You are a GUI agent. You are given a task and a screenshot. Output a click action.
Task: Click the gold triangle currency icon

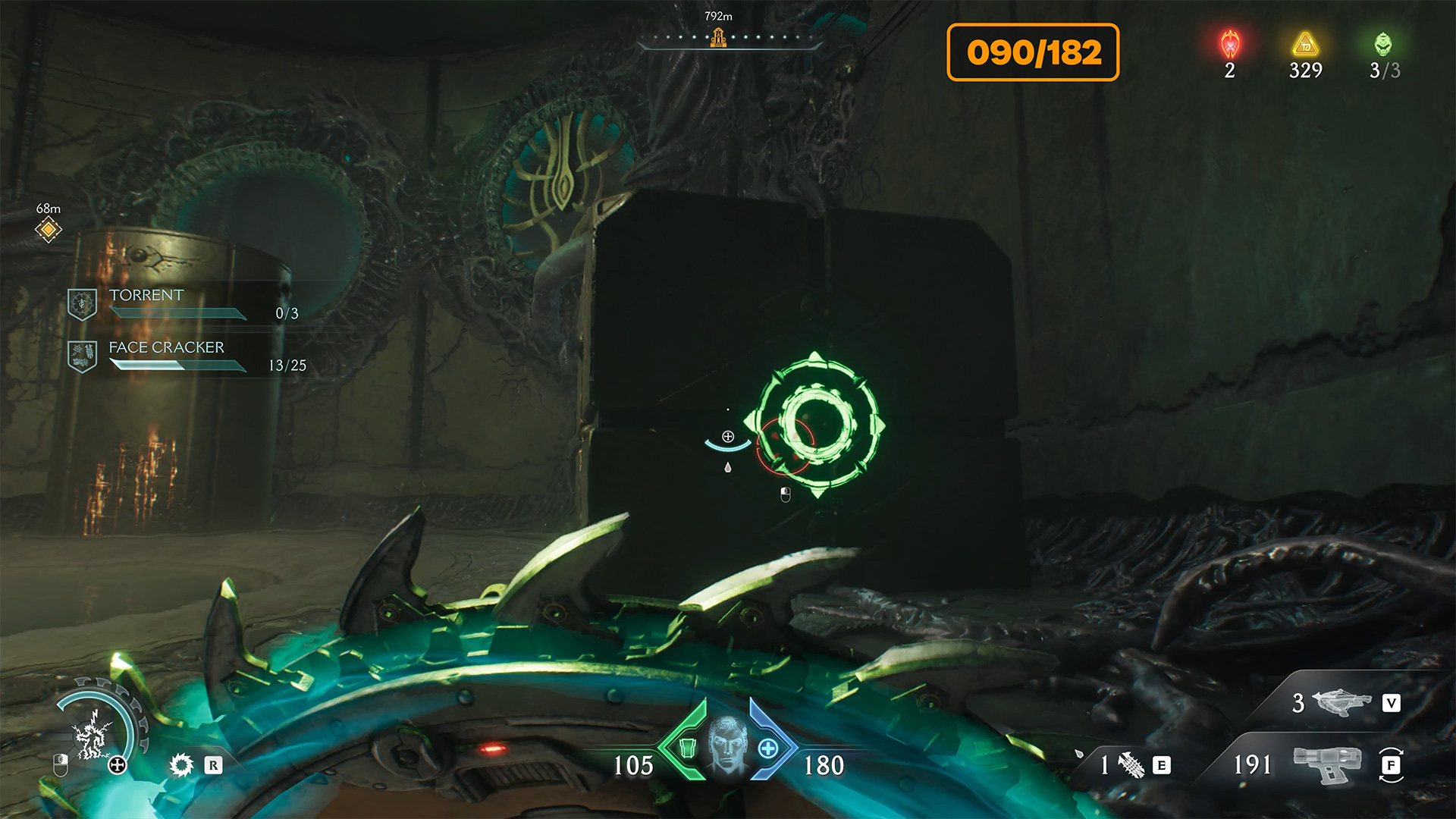point(1305,45)
